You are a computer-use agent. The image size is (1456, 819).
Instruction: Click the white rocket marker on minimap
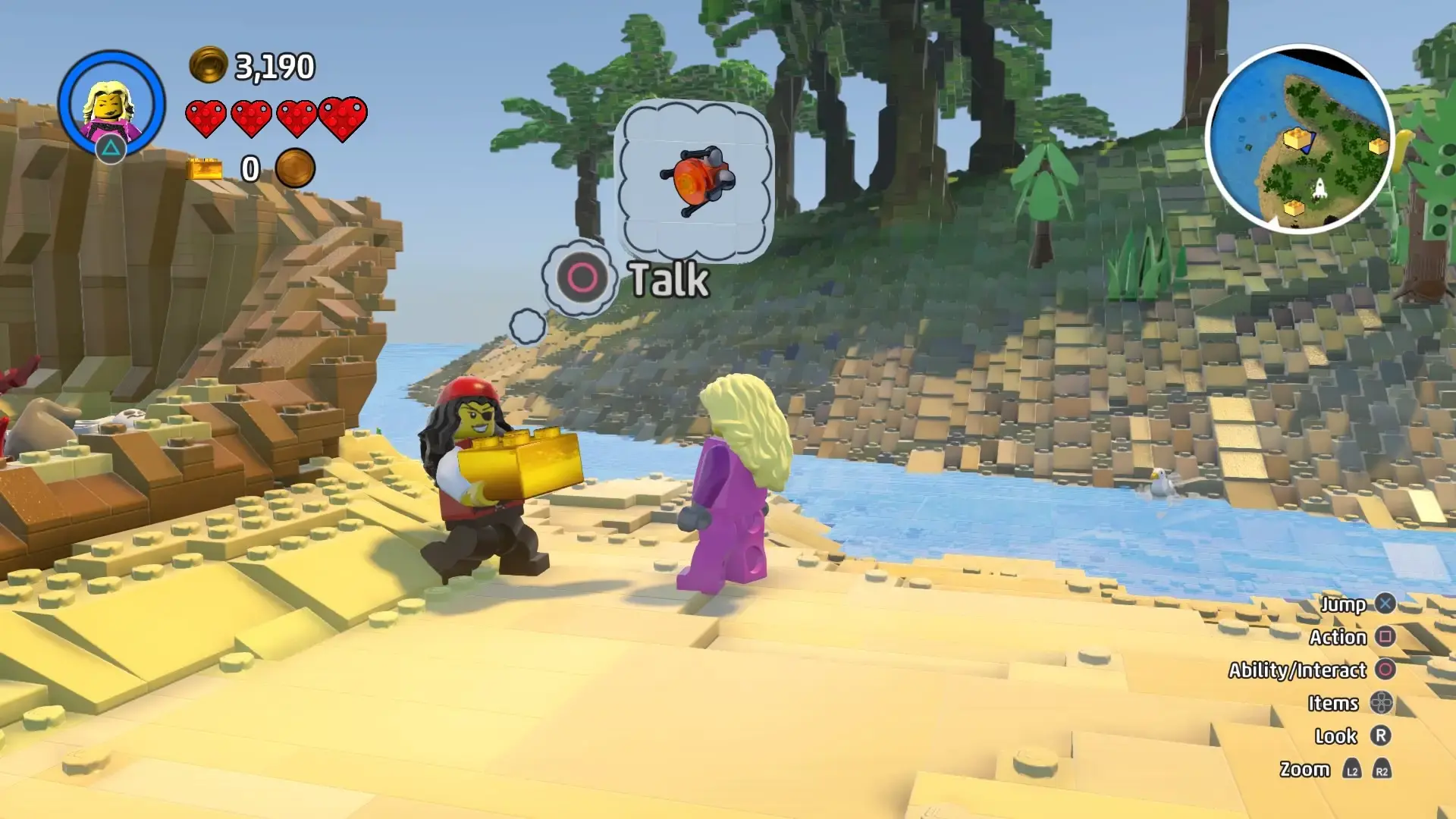click(x=1319, y=188)
